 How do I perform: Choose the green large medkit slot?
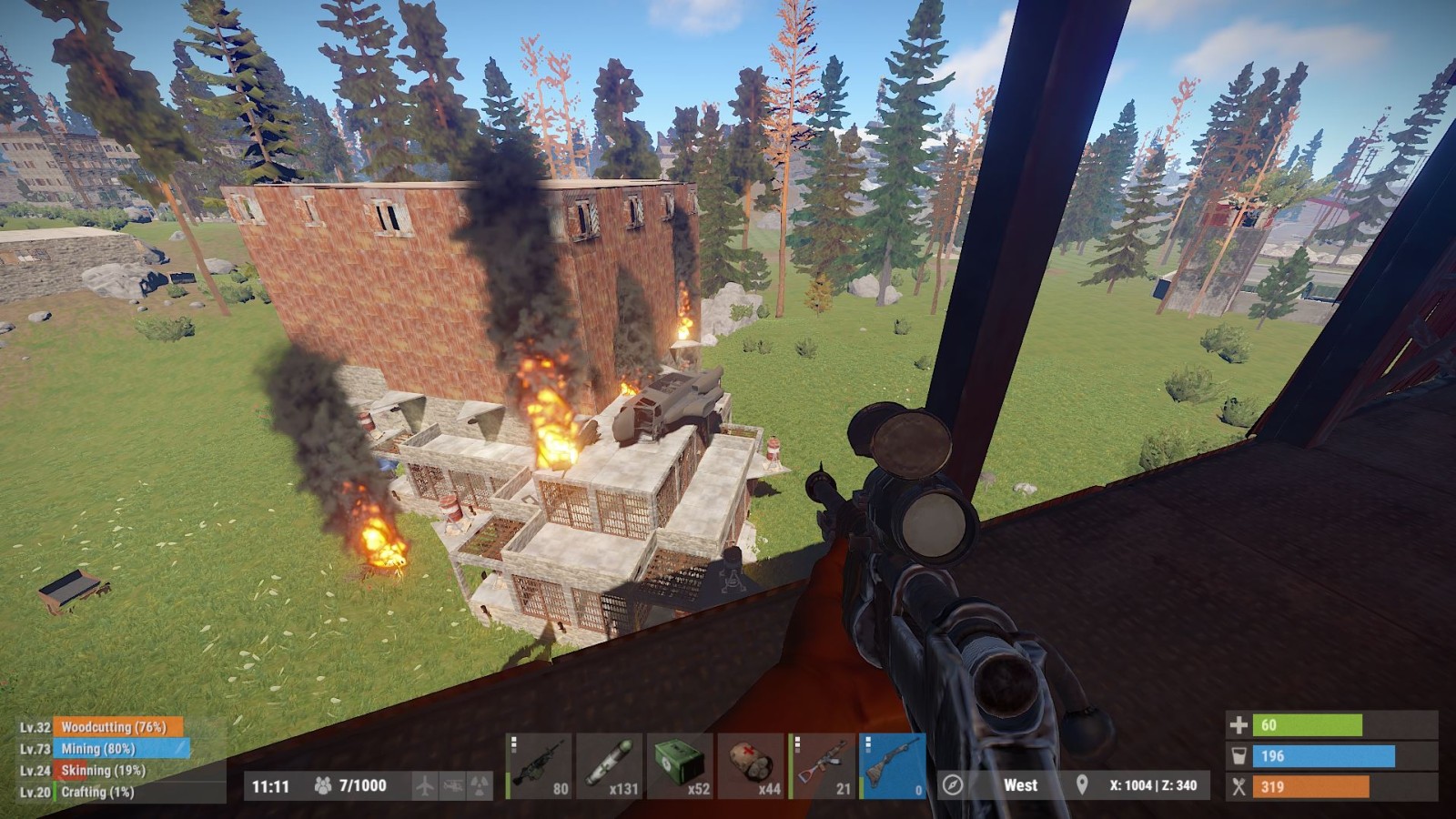[680, 765]
